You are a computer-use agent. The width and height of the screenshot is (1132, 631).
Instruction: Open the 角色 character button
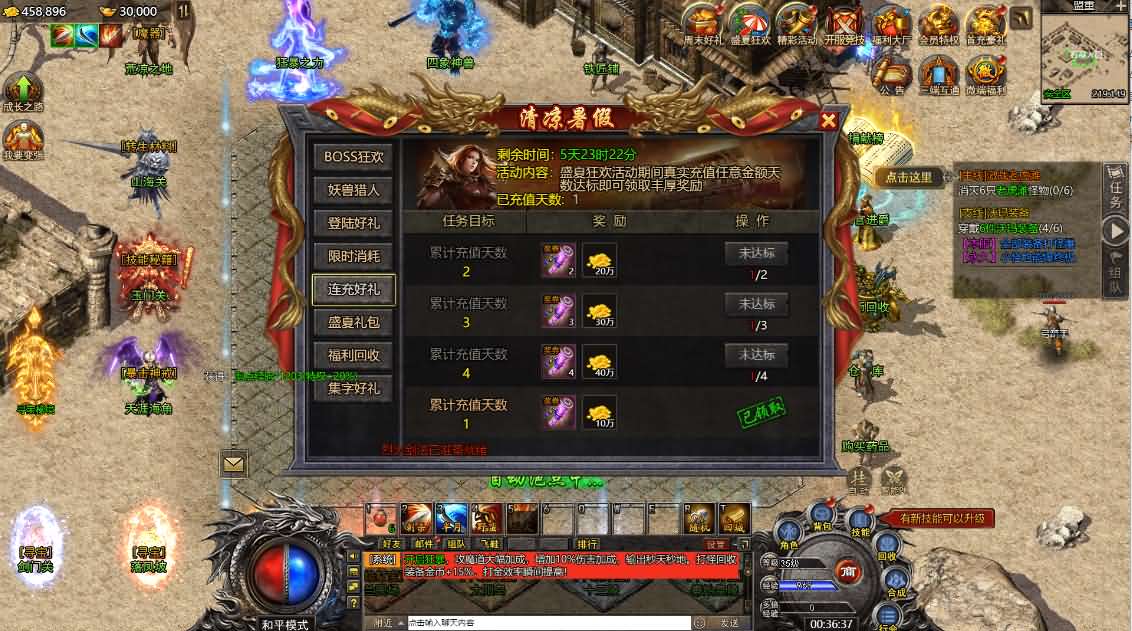coord(788,538)
